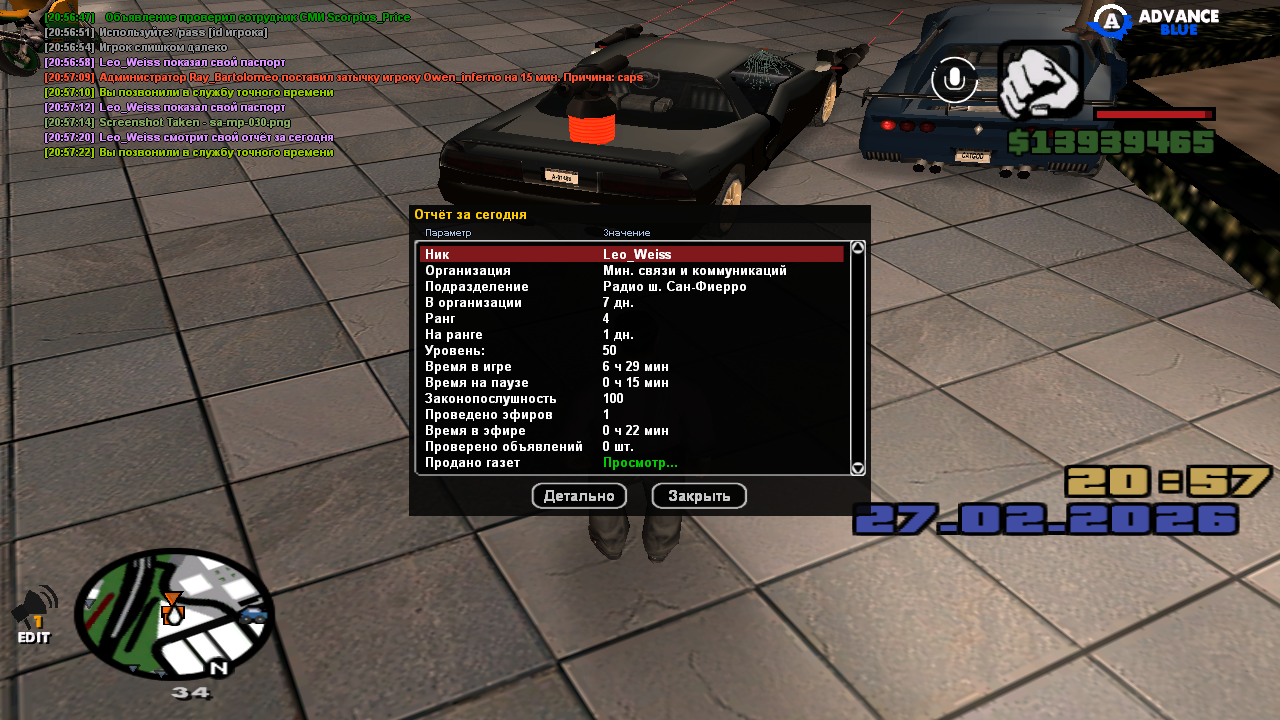Viewport: 1280px width, 720px height.
Task: Click the megaphone EDIT icon
Action: pyautogui.click(x=34, y=614)
